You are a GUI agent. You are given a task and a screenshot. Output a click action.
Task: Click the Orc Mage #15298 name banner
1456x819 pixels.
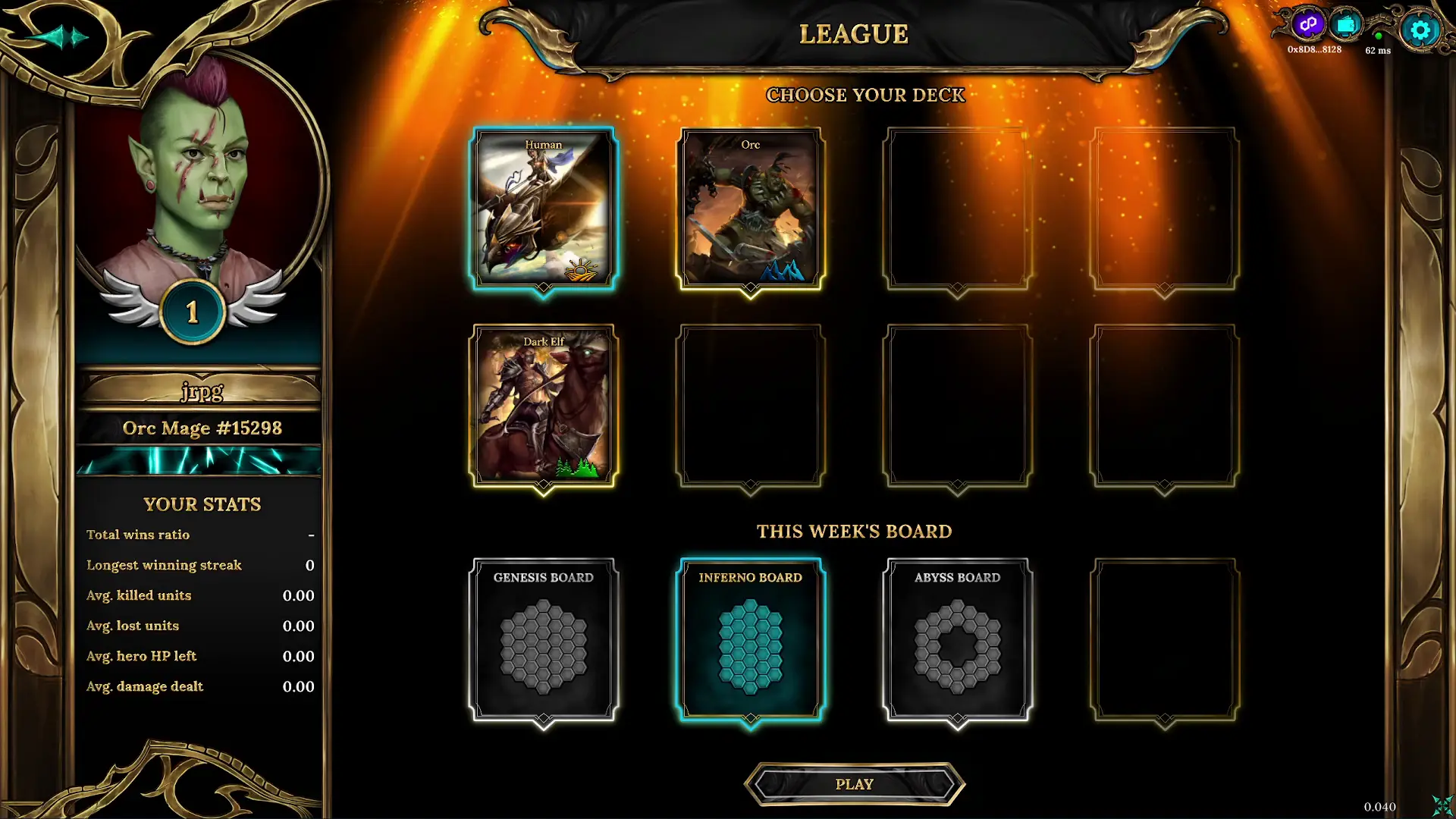coord(201,428)
